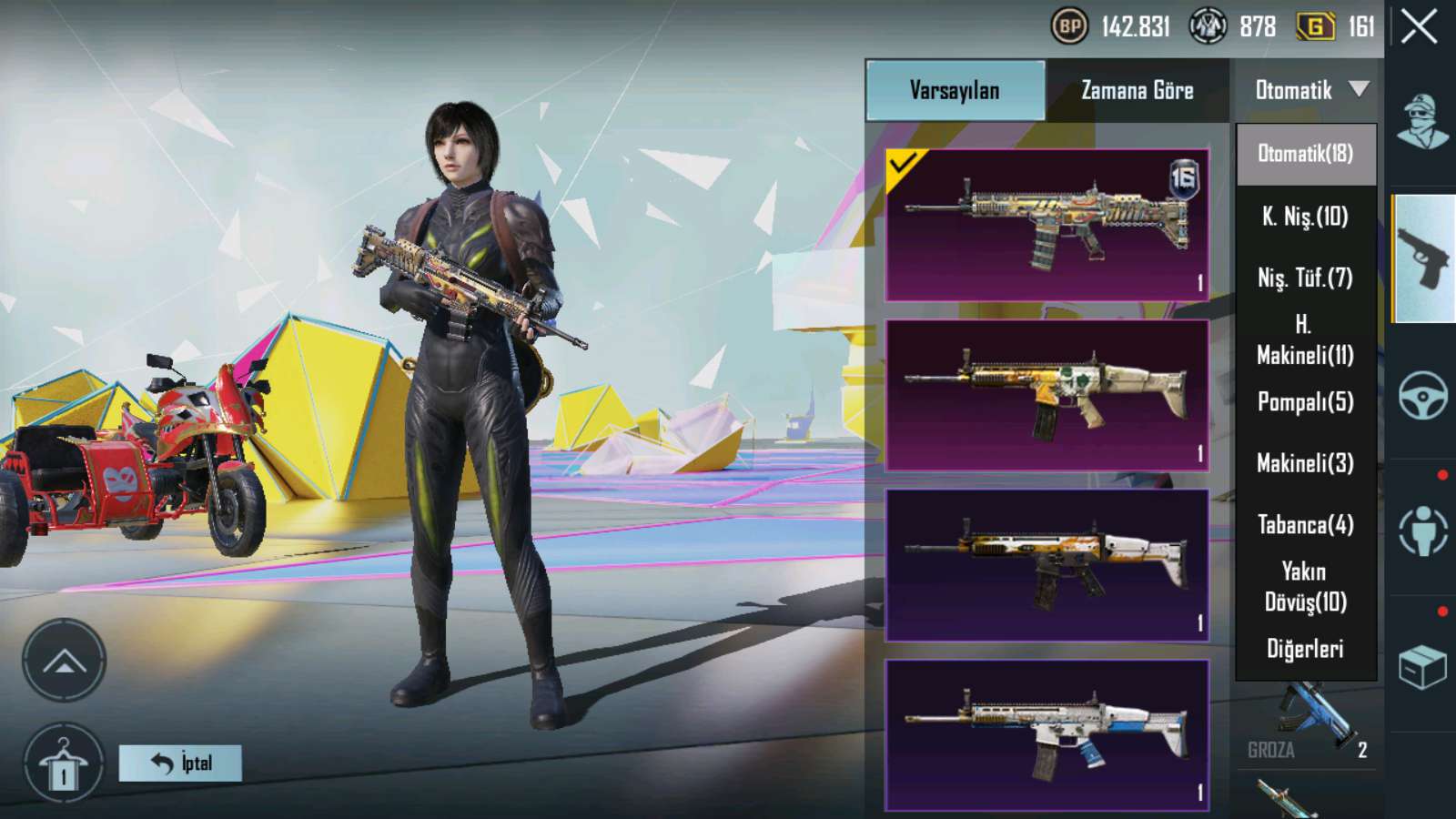Choose the Otomatik(18) filter option
Screen dimensions: 1456x819
click(x=1305, y=154)
